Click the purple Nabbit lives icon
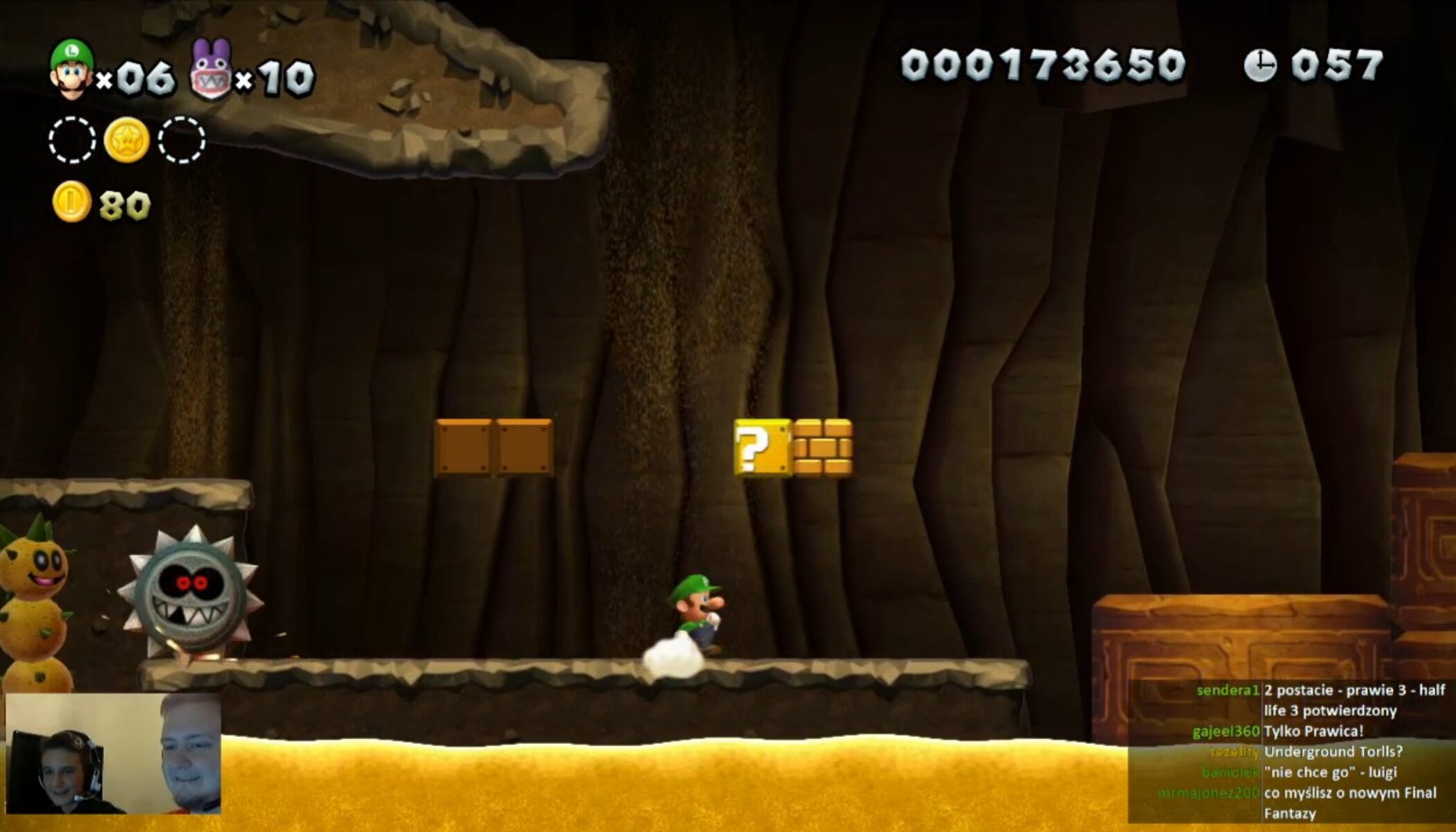1456x832 pixels. [210, 71]
